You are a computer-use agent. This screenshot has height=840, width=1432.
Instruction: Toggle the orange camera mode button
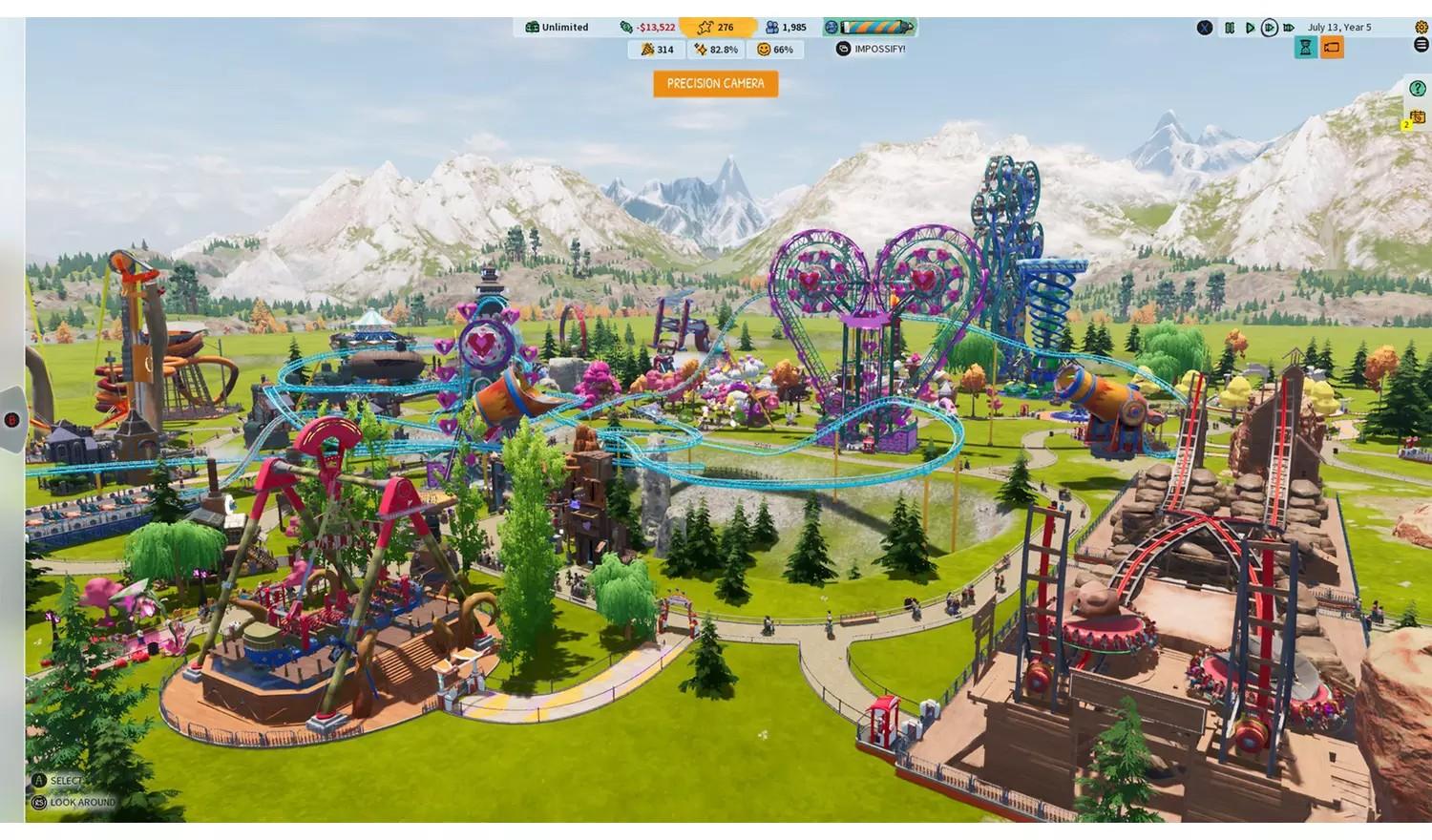coord(1333,46)
